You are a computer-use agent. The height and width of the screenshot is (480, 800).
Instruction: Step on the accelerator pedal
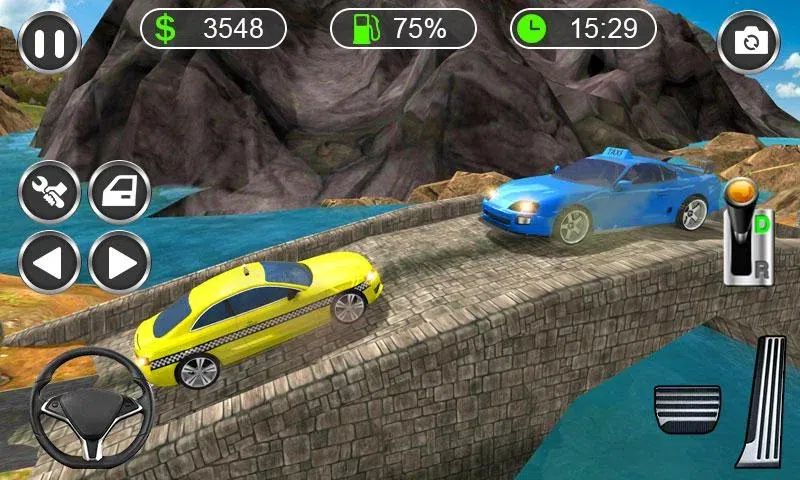[x=762, y=400]
